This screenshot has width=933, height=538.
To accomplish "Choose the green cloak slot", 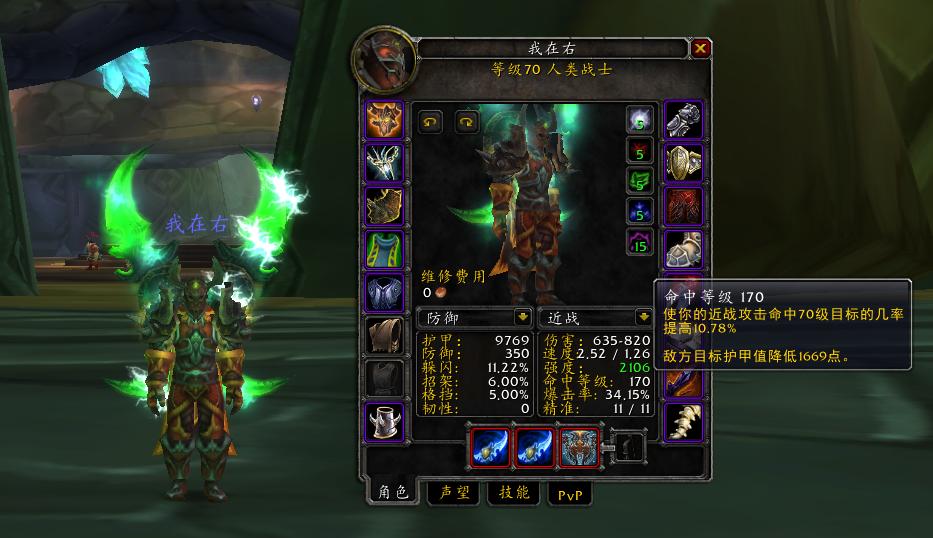I will point(385,249).
